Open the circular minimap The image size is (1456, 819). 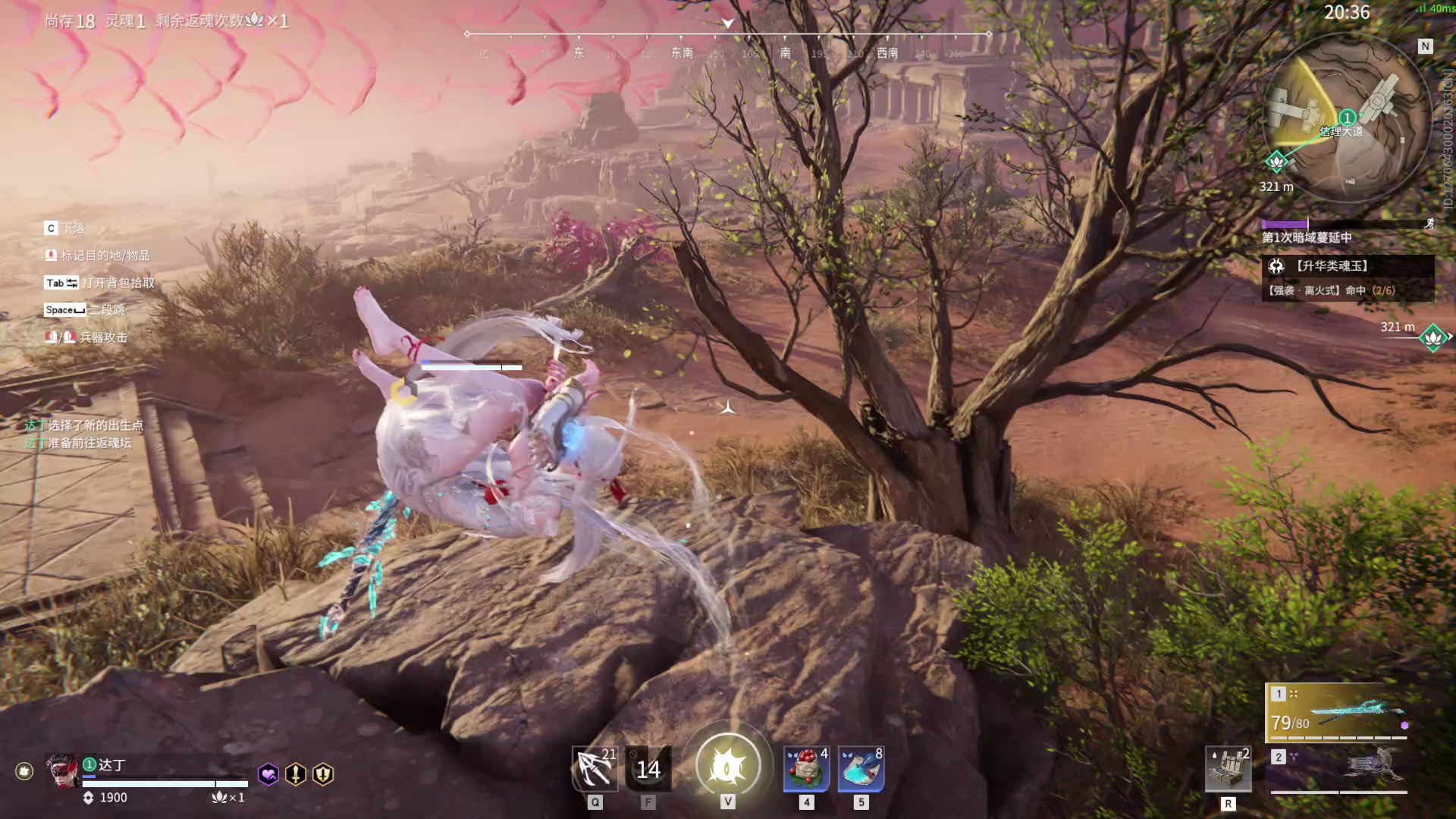click(1346, 118)
